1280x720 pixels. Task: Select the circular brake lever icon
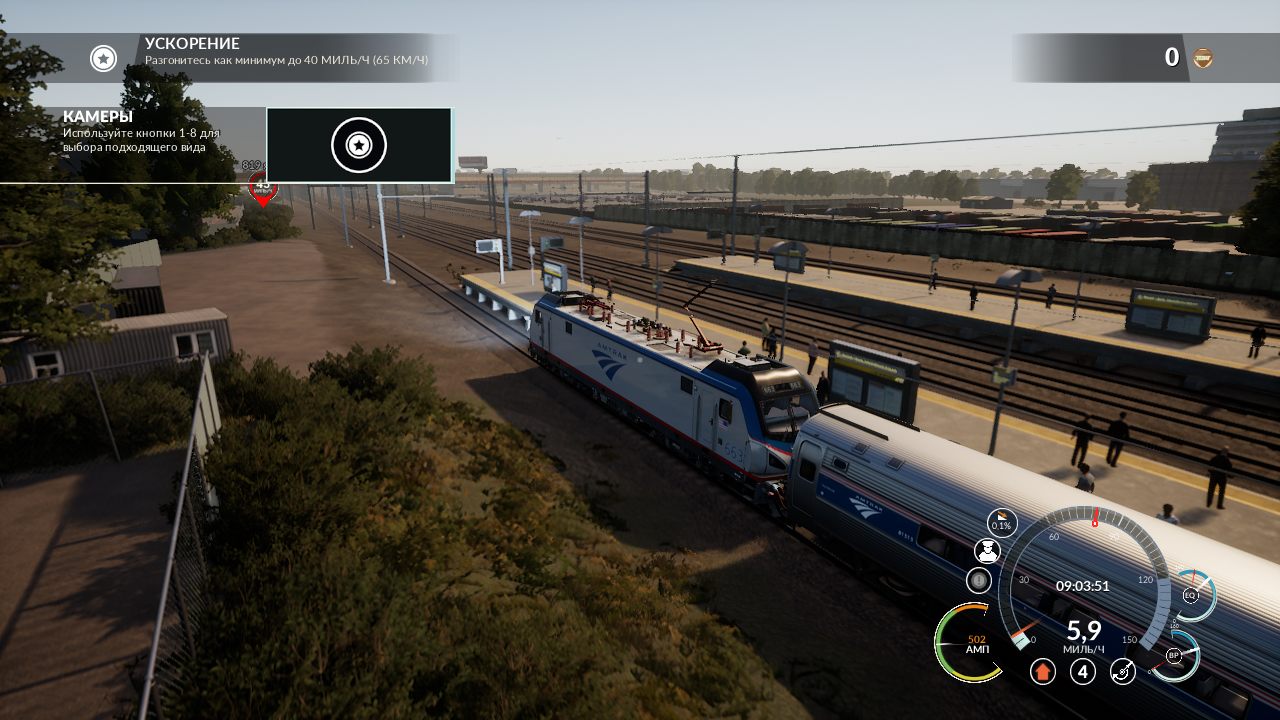coord(1123,671)
